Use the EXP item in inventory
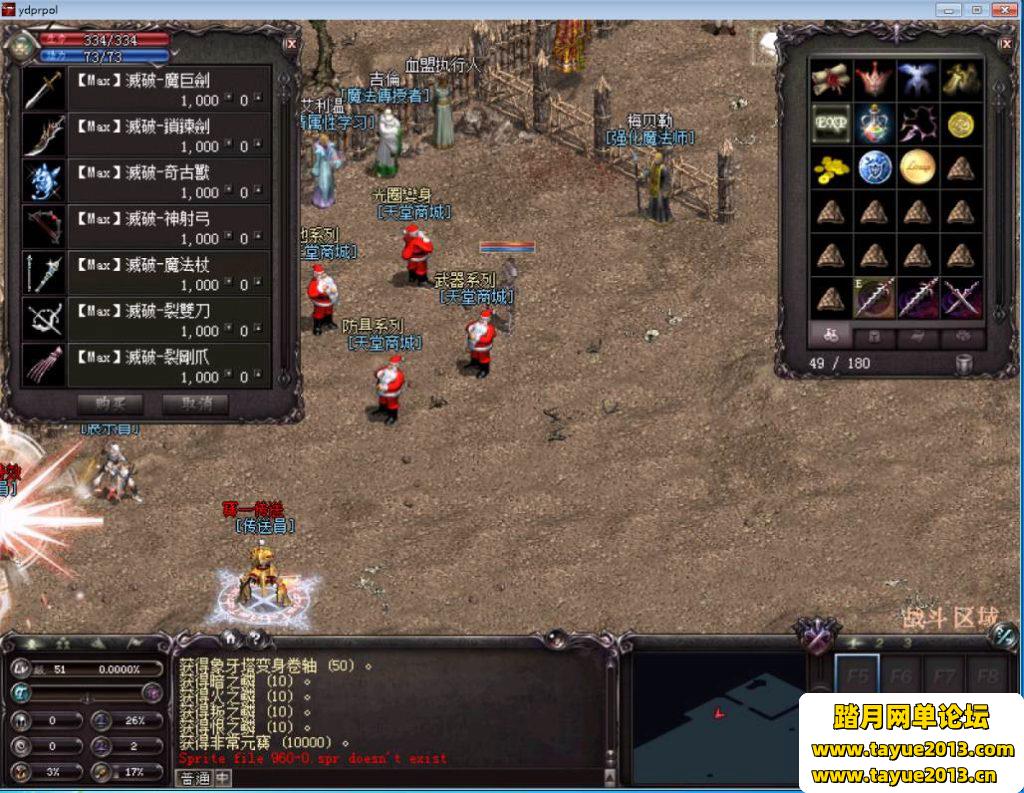The image size is (1024, 793). click(830, 123)
